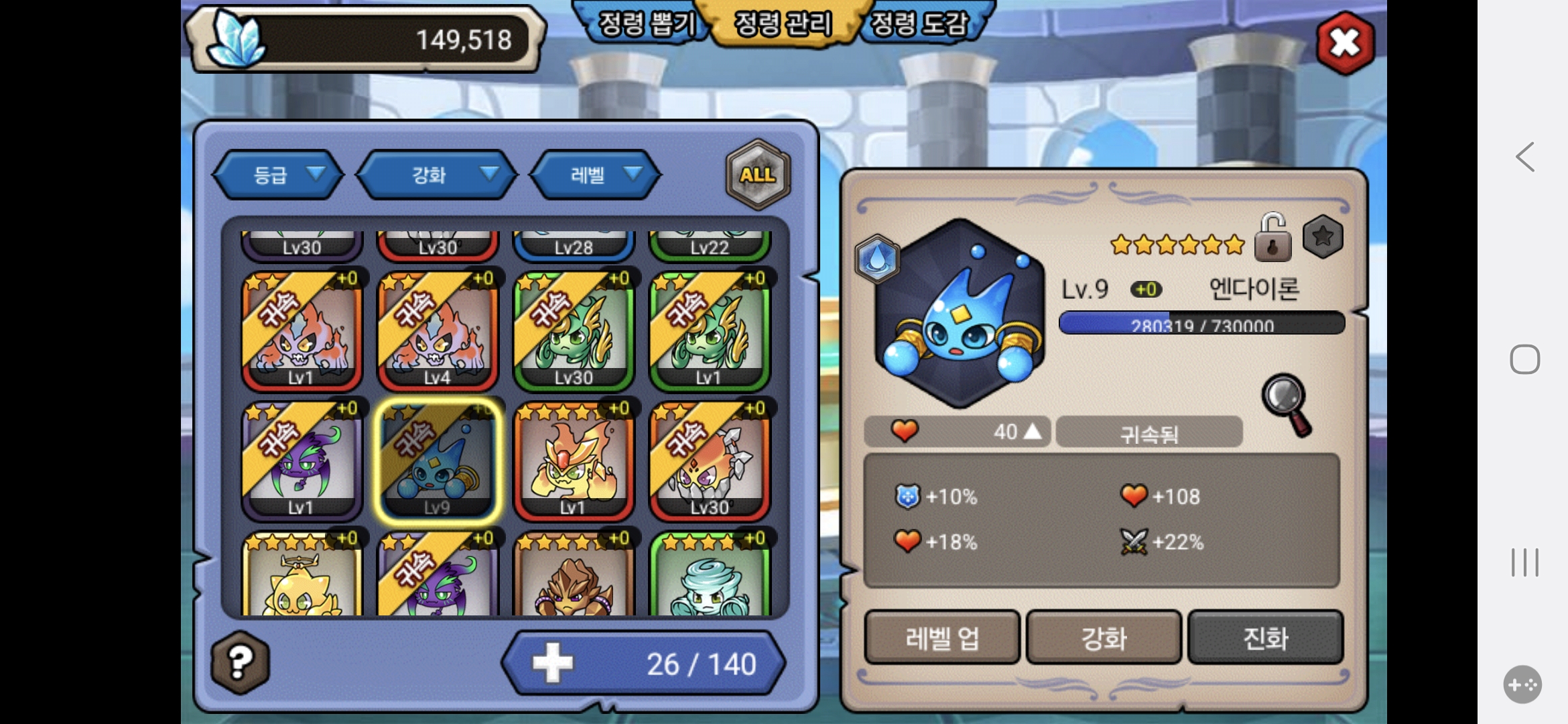The image size is (1568, 724).
Task: Click the 강화 enhance button
Action: pos(1104,638)
